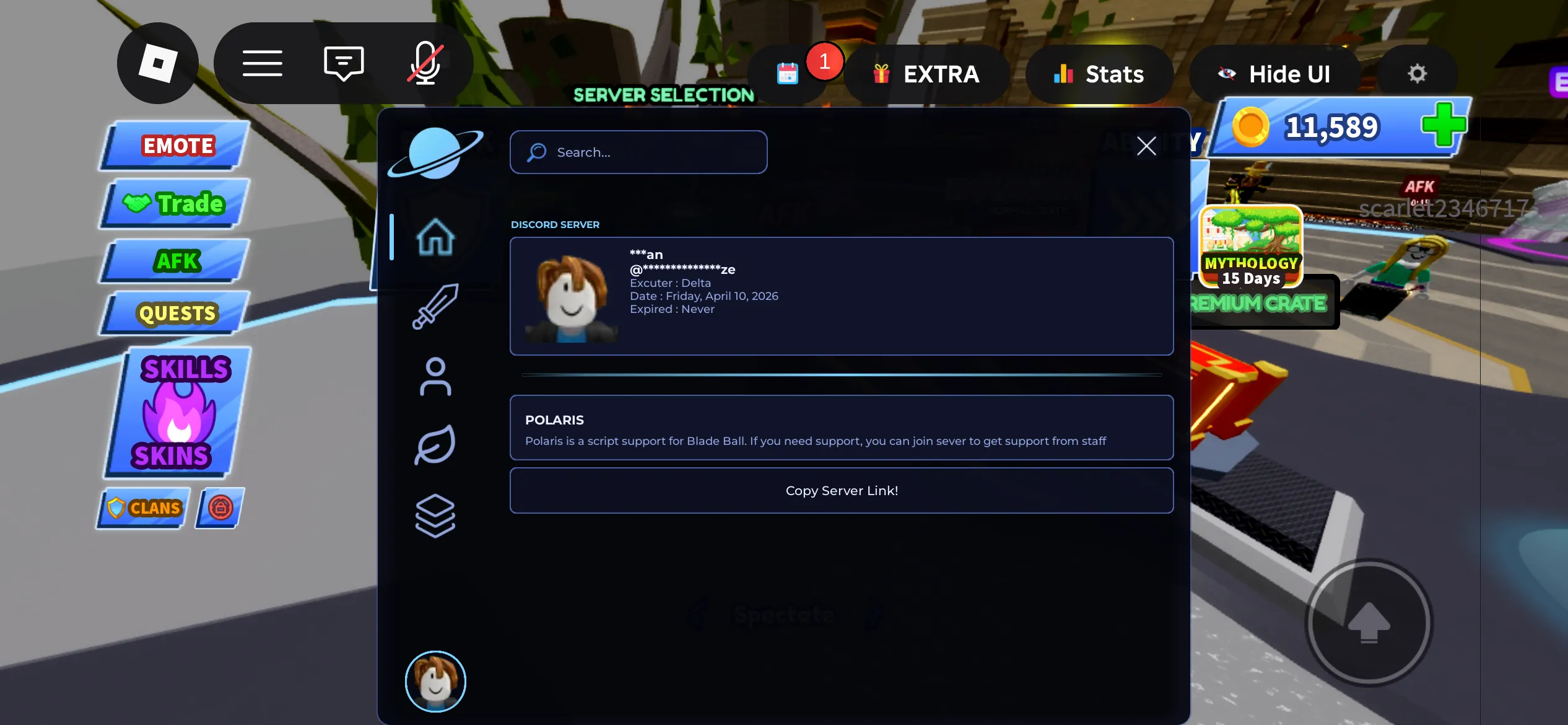Open the sword combat tab

tap(435, 306)
